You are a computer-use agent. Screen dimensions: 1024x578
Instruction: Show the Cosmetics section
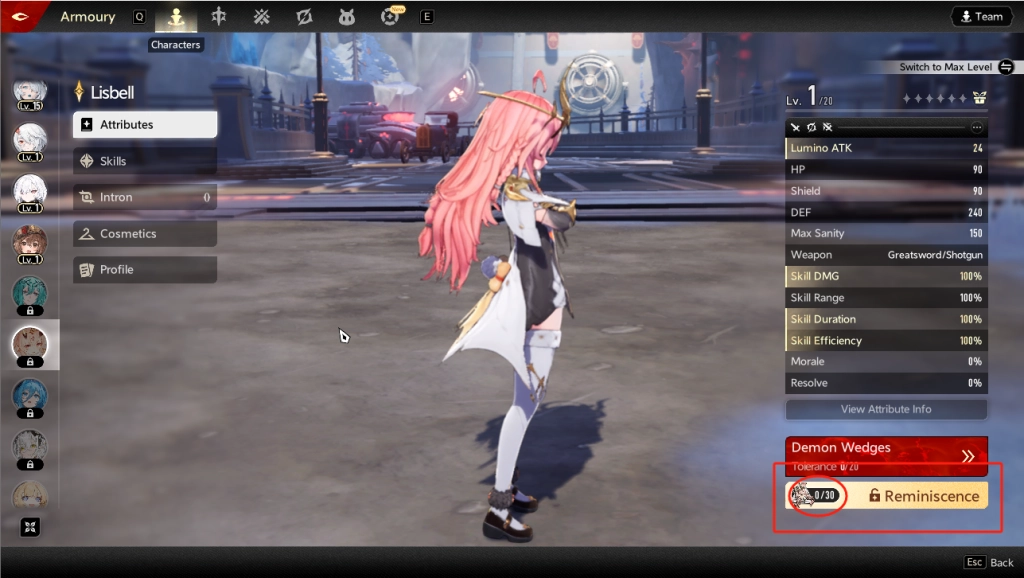click(145, 233)
